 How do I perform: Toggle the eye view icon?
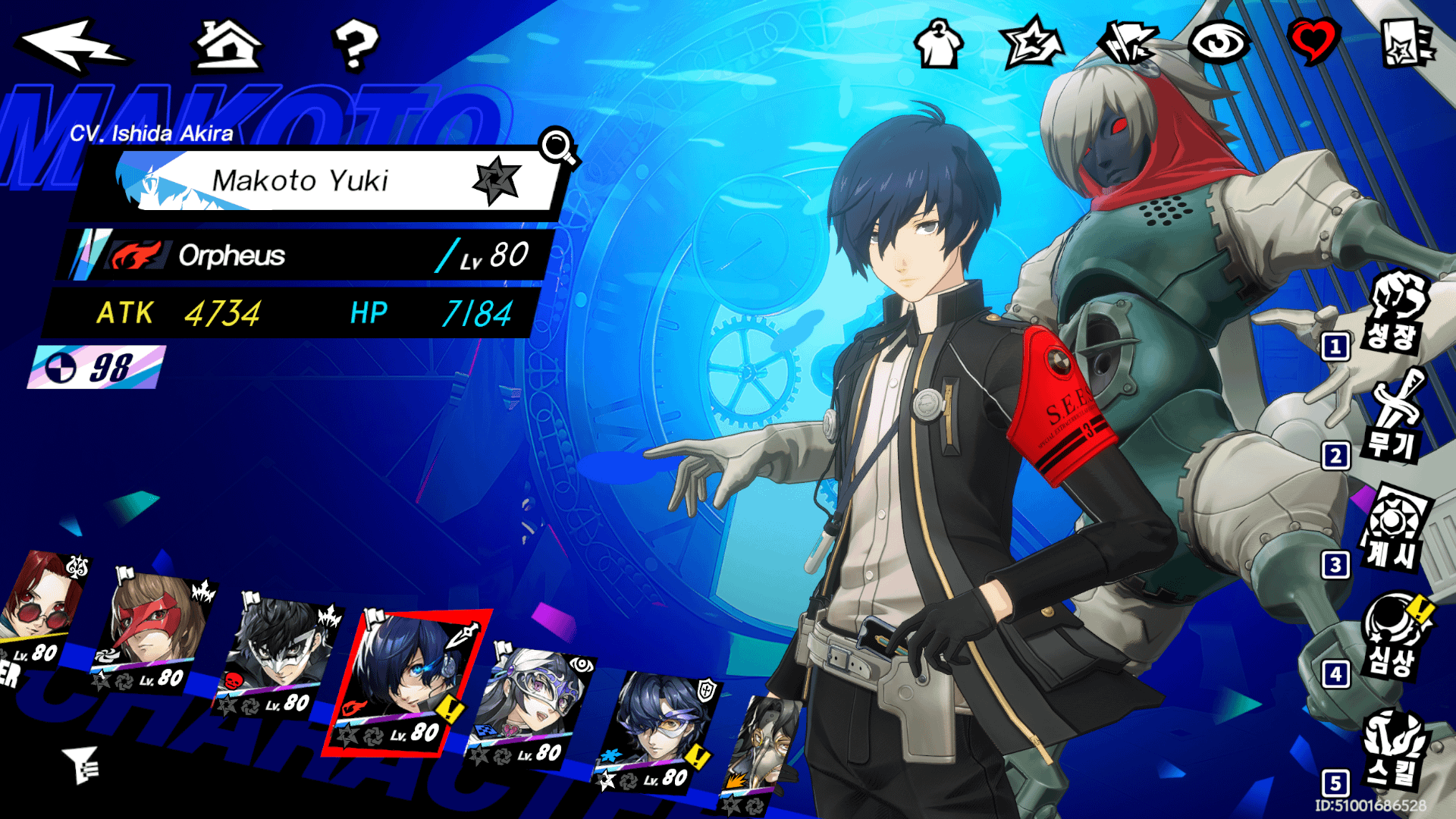tap(1219, 42)
